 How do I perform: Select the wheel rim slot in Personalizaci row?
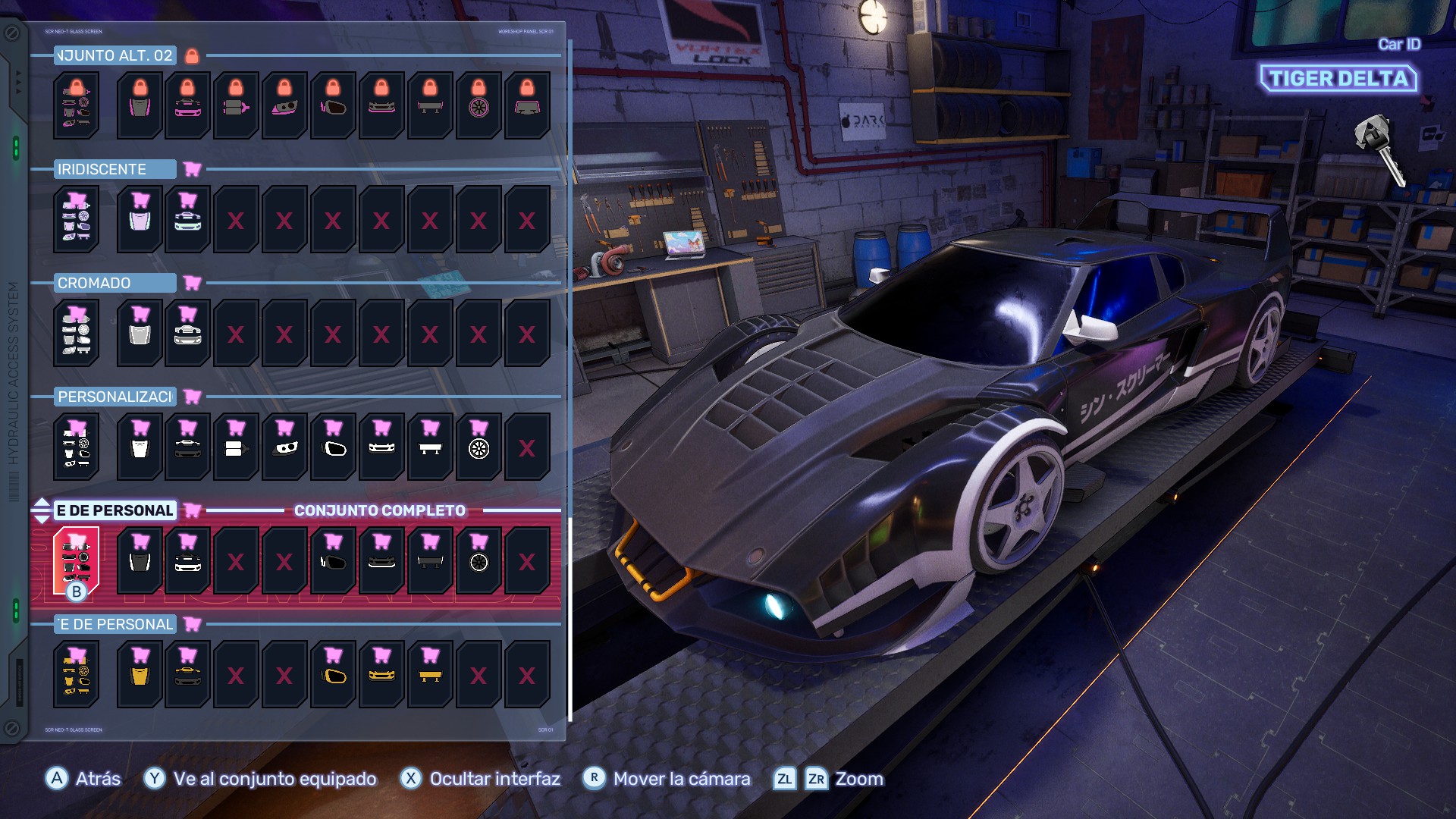pyautogui.click(x=479, y=447)
